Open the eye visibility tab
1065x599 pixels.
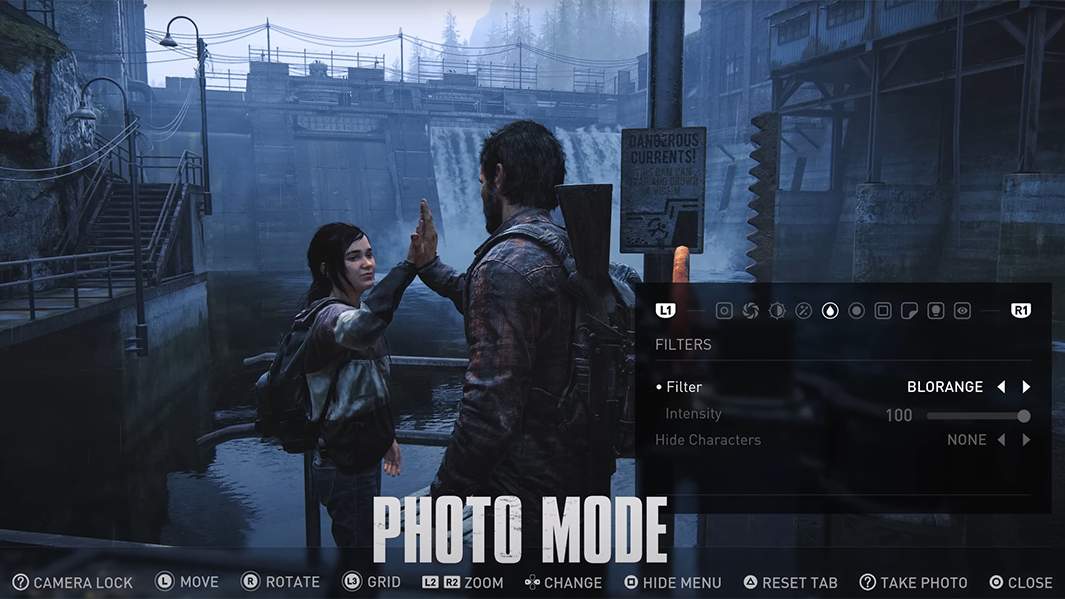click(x=962, y=311)
